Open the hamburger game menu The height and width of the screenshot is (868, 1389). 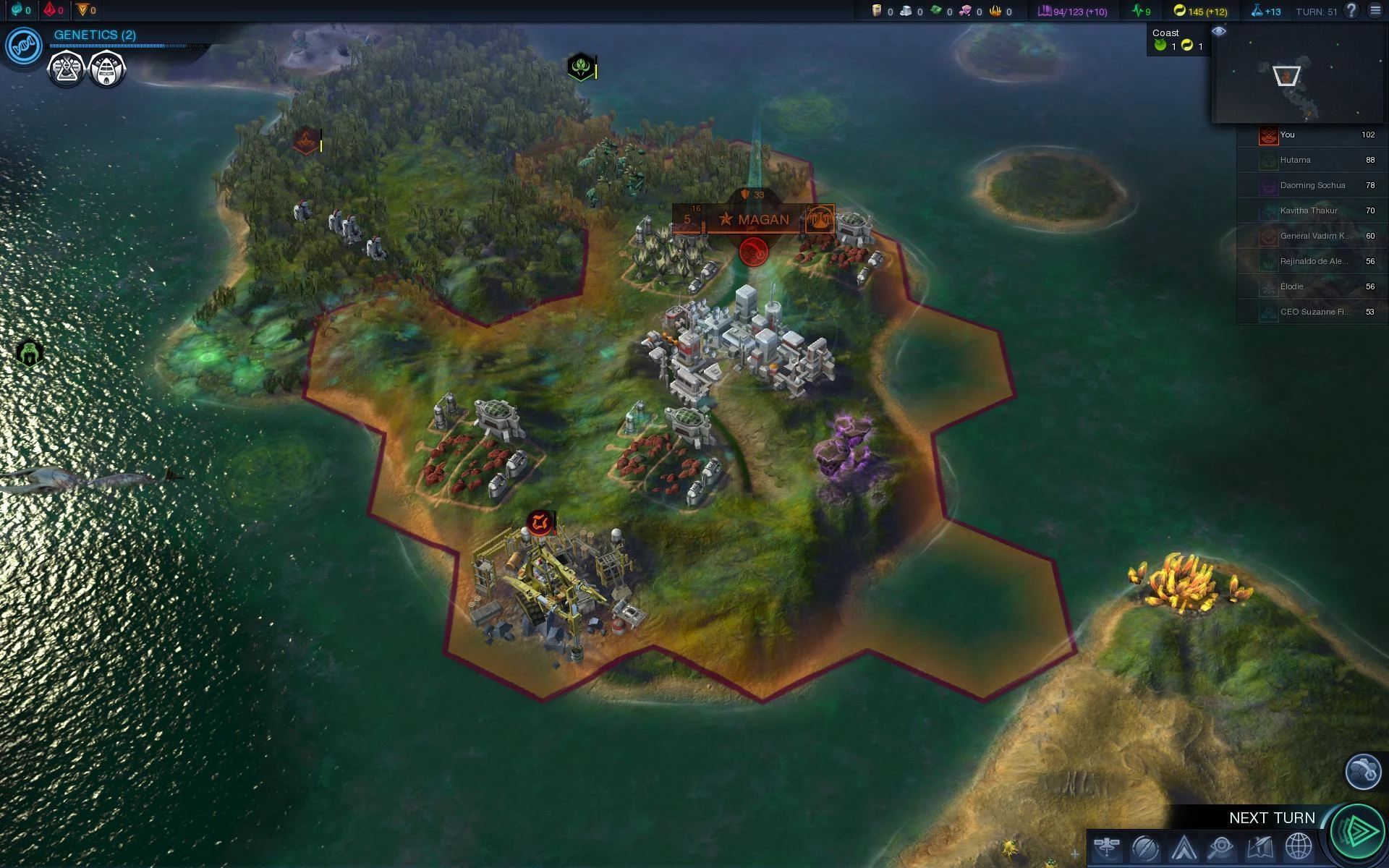pyautogui.click(x=1375, y=11)
